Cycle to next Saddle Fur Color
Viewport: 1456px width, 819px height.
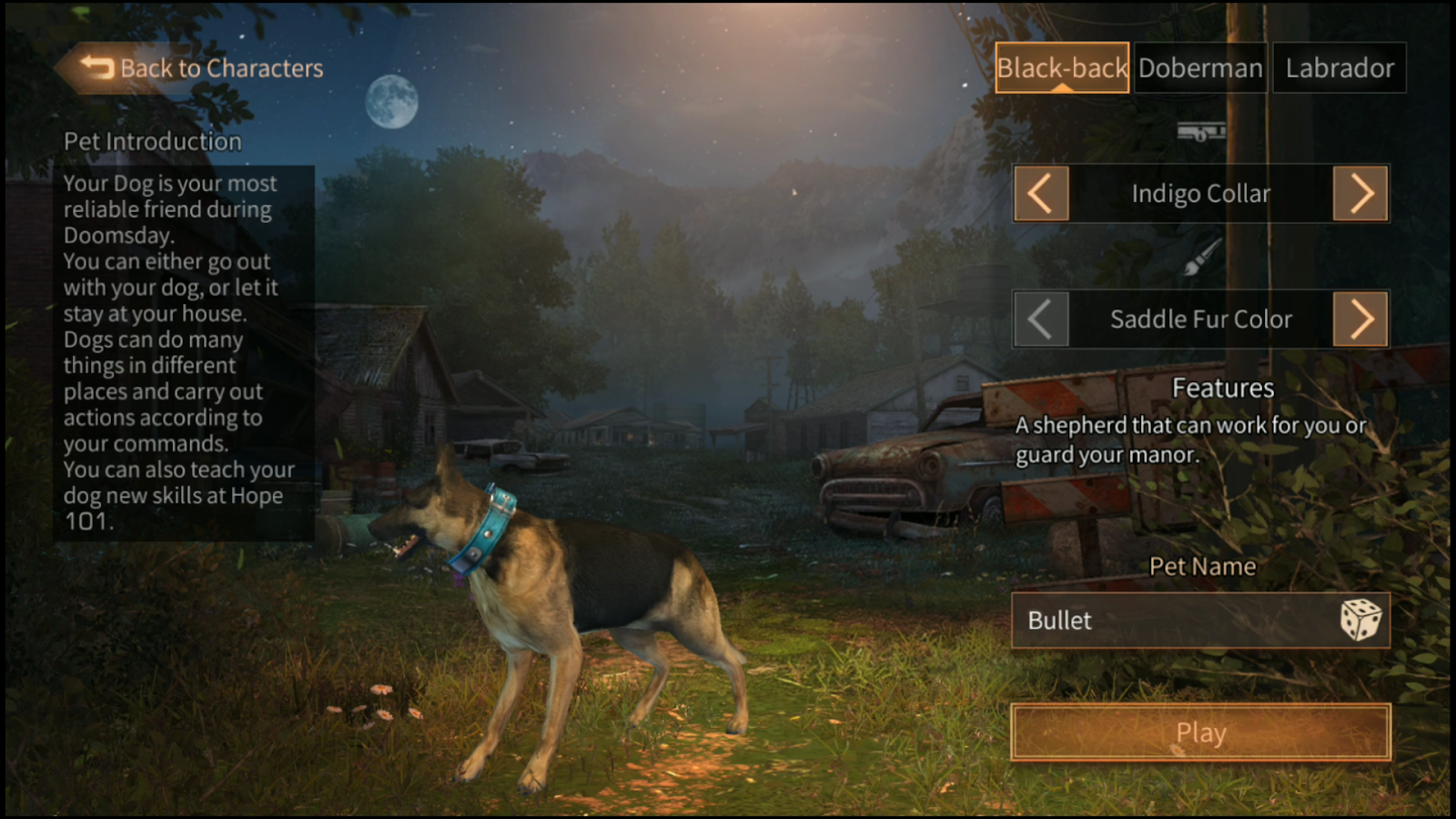tap(1360, 319)
